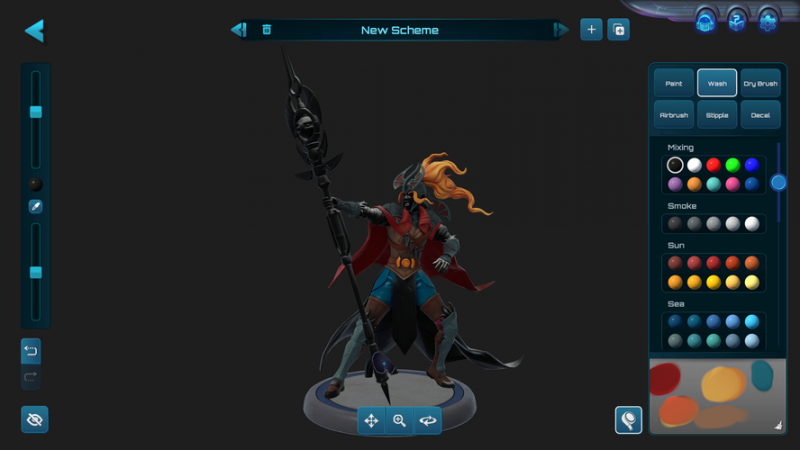This screenshot has width=800, height=450.
Task: Switch to the Dry Brush technique
Action: [x=760, y=83]
